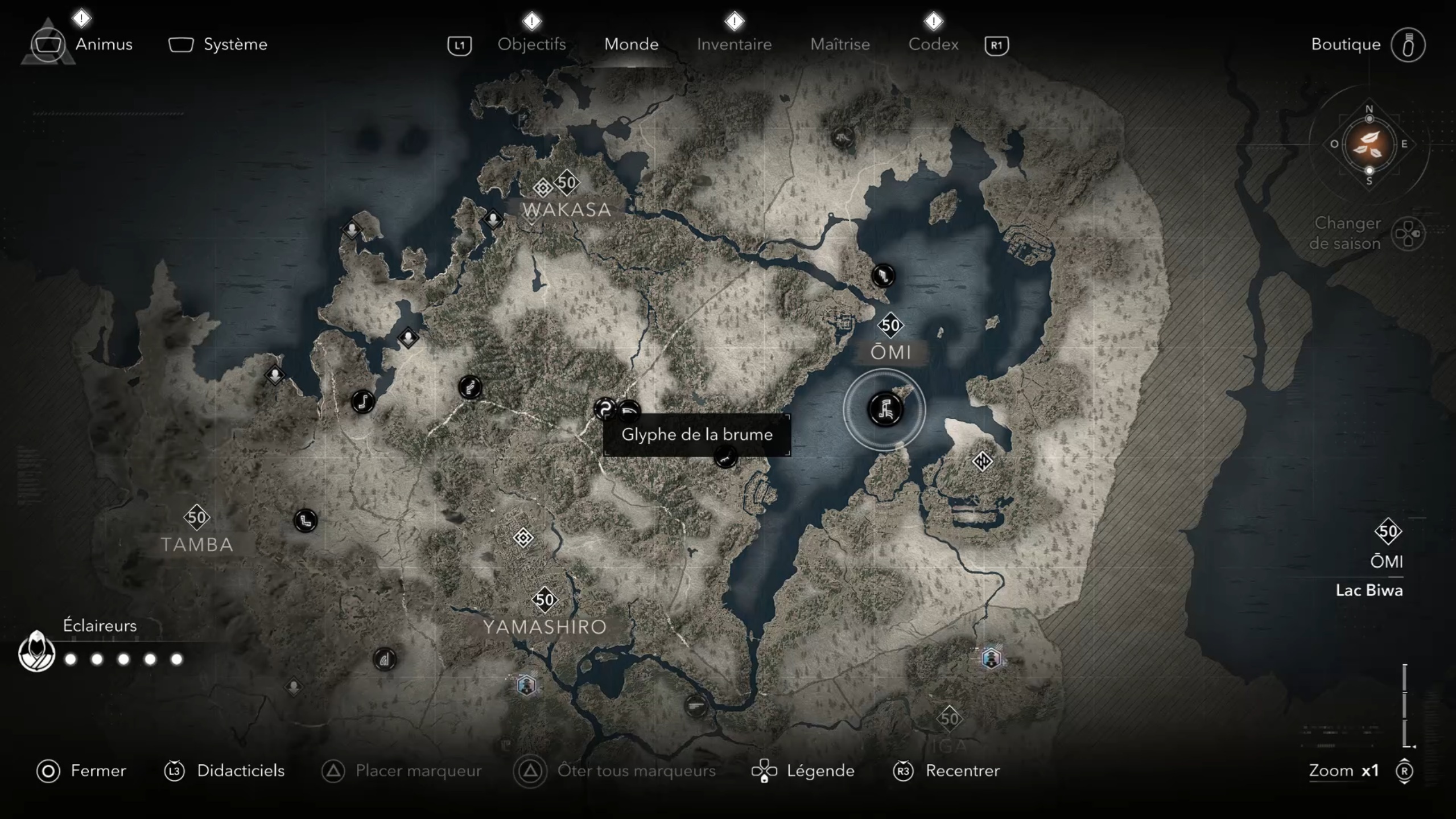1456x819 pixels.
Task: Go to the Maîtrise tab
Action: click(x=840, y=44)
